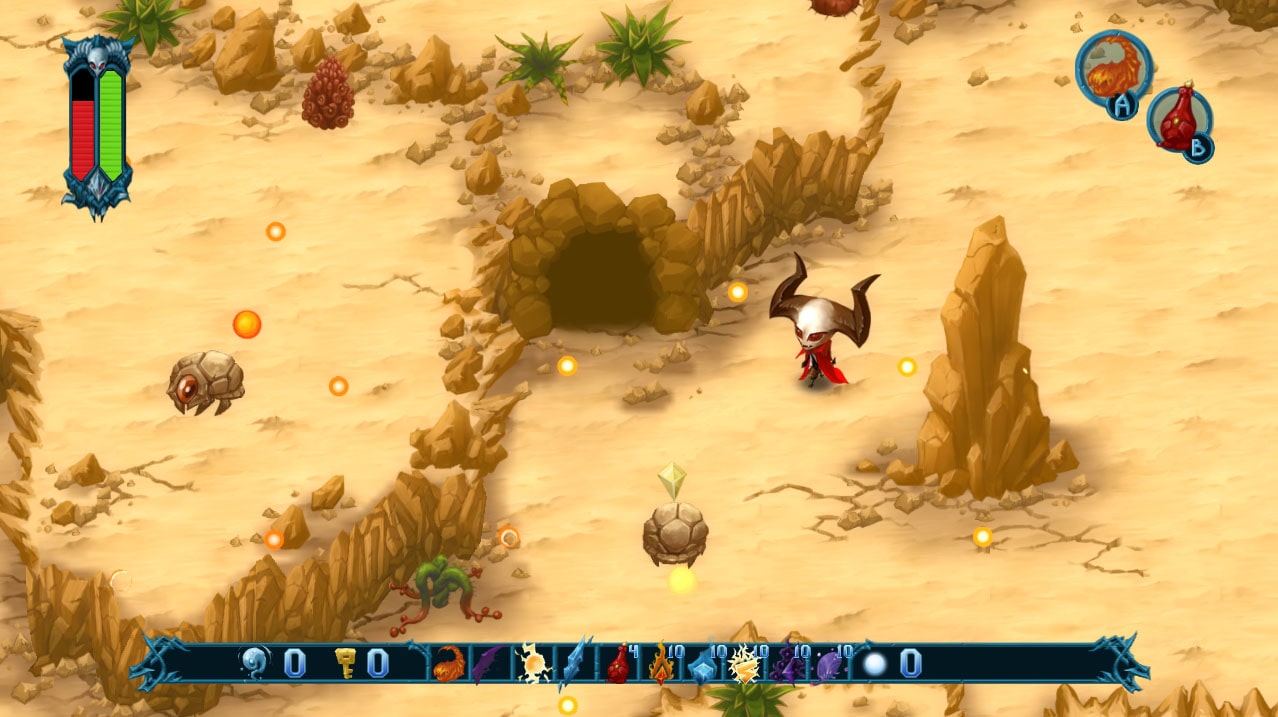Screen dimensions: 1278x717
Task: Select the fire claw icon in the bottom hotbar
Action: [449, 663]
